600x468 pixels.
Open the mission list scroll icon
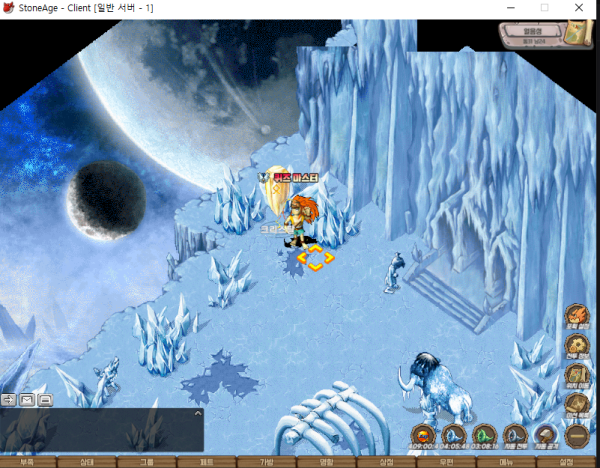click(x=576, y=404)
